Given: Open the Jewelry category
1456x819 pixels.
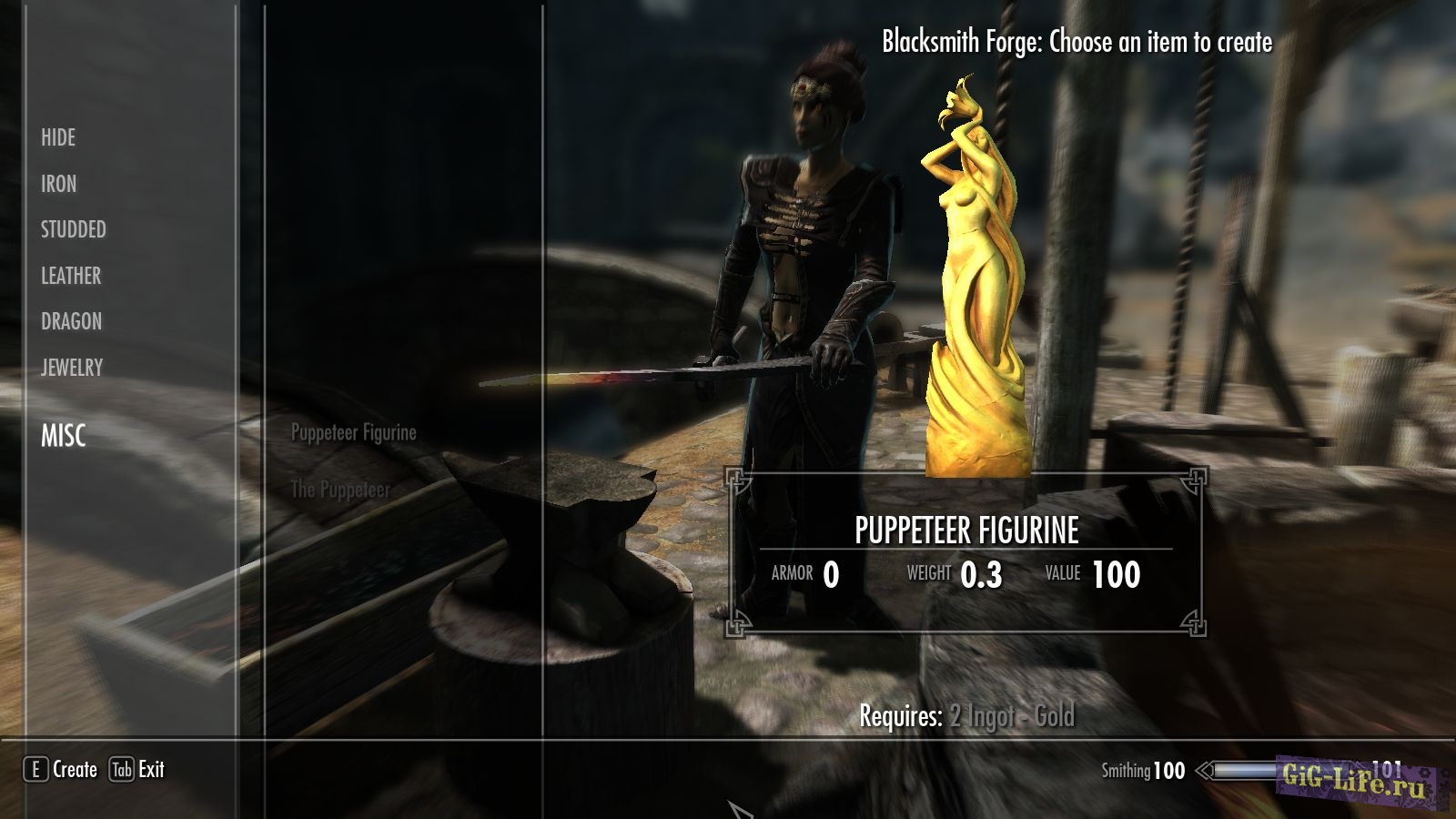Looking at the screenshot, I should pos(72,368).
